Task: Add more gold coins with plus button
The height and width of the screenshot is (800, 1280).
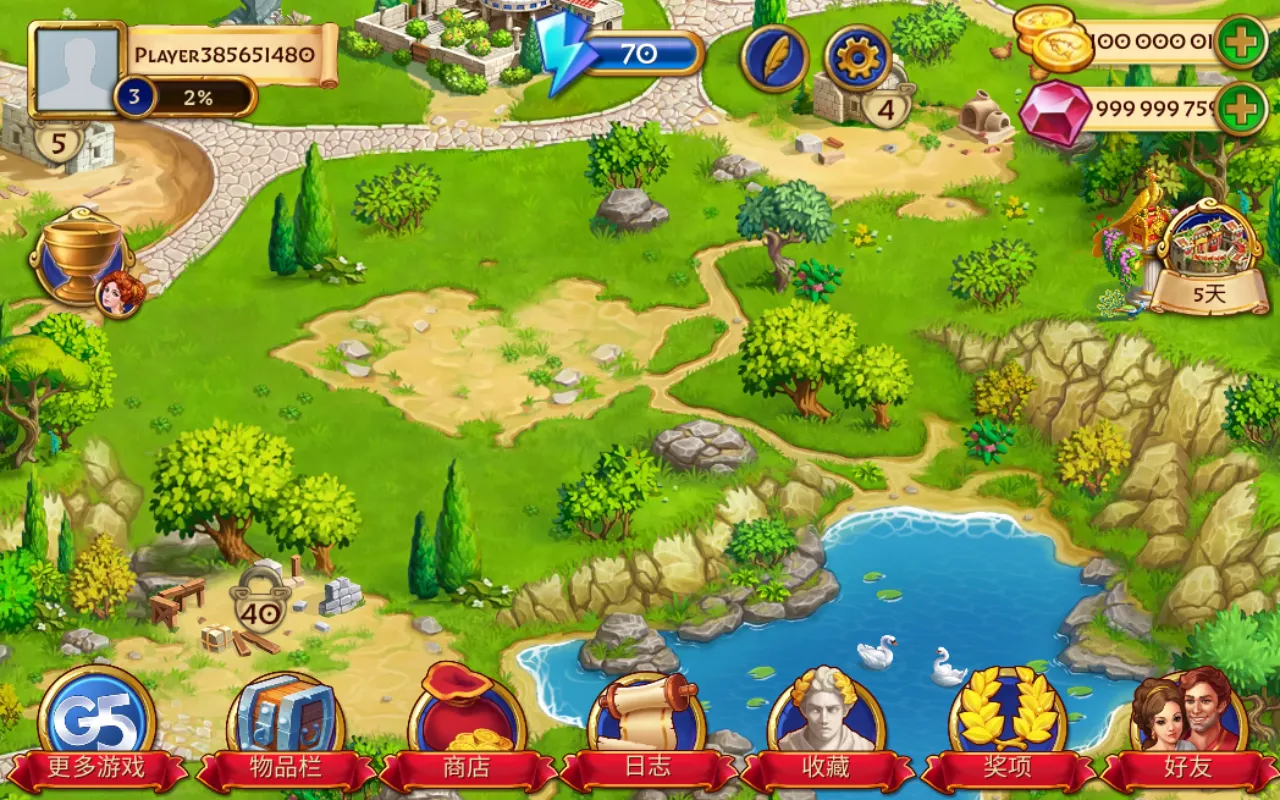Action: tap(1242, 43)
